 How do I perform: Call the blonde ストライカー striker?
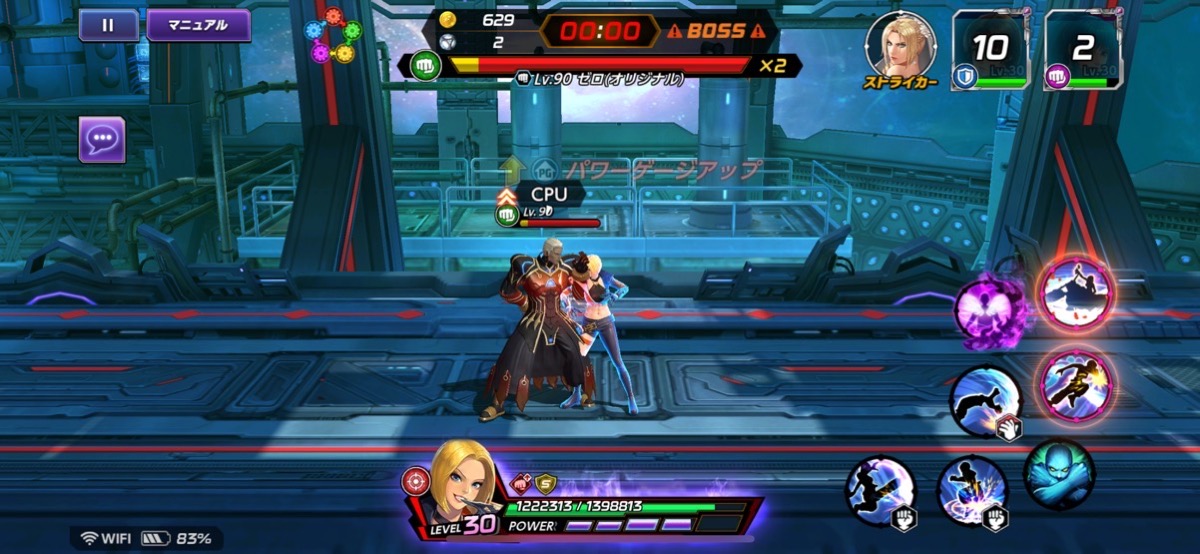pyautogui.click(x=900, y=47)
